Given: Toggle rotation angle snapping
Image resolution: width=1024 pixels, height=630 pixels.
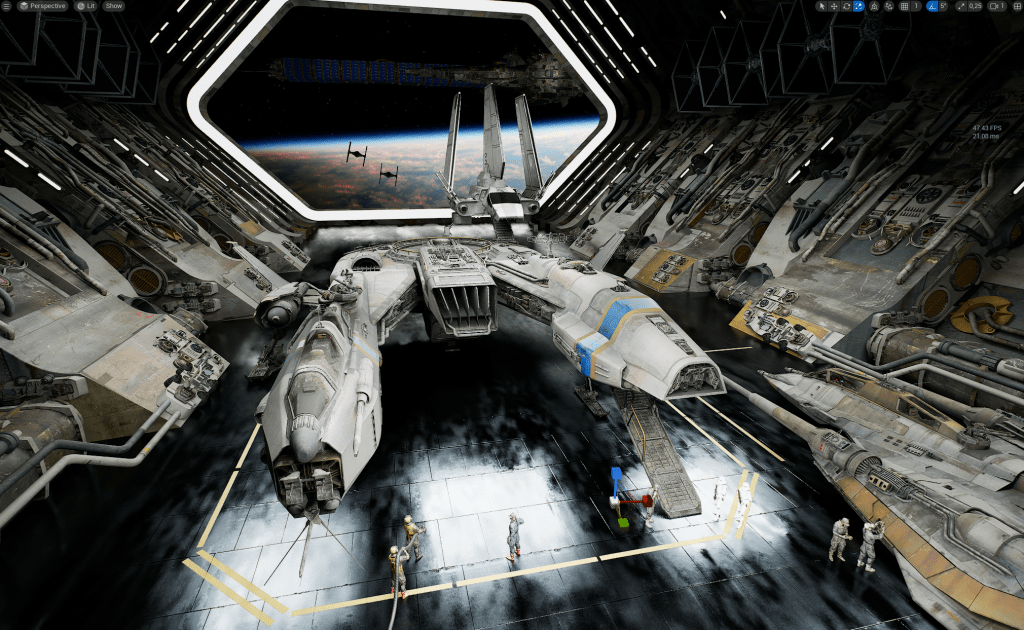Looking at the screenshot, I should tap(934, 6).
